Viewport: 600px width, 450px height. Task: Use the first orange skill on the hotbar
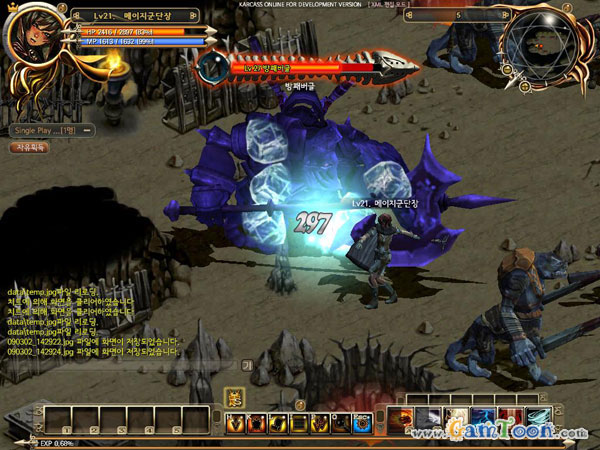(236, 423)
